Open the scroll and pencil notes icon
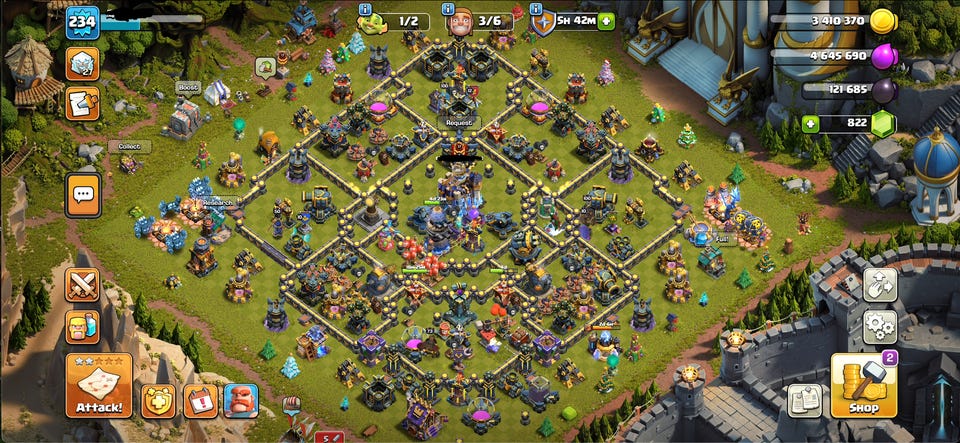 82,103
